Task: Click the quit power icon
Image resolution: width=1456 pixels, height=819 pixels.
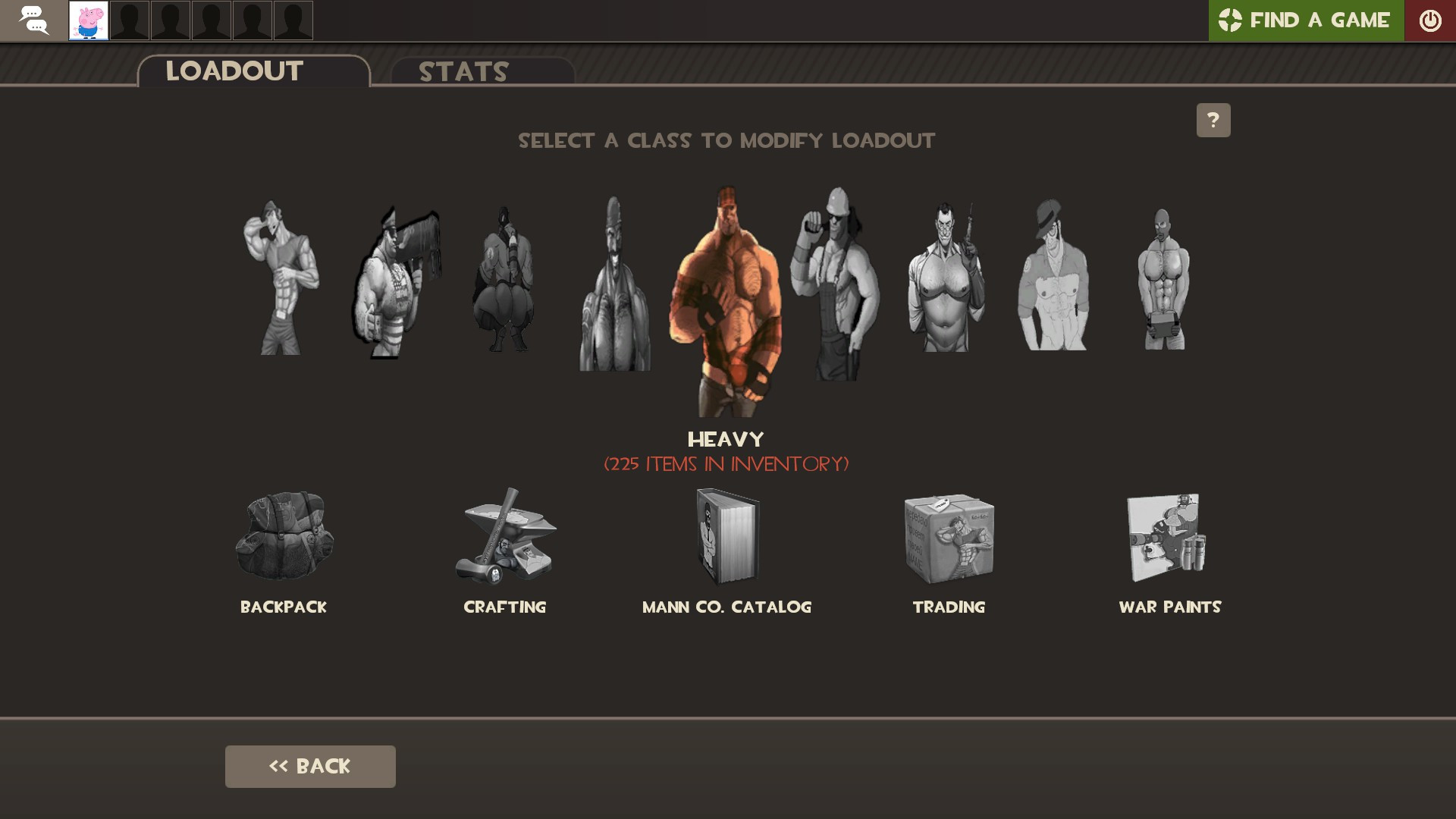Action: [x=1431, y=20]
